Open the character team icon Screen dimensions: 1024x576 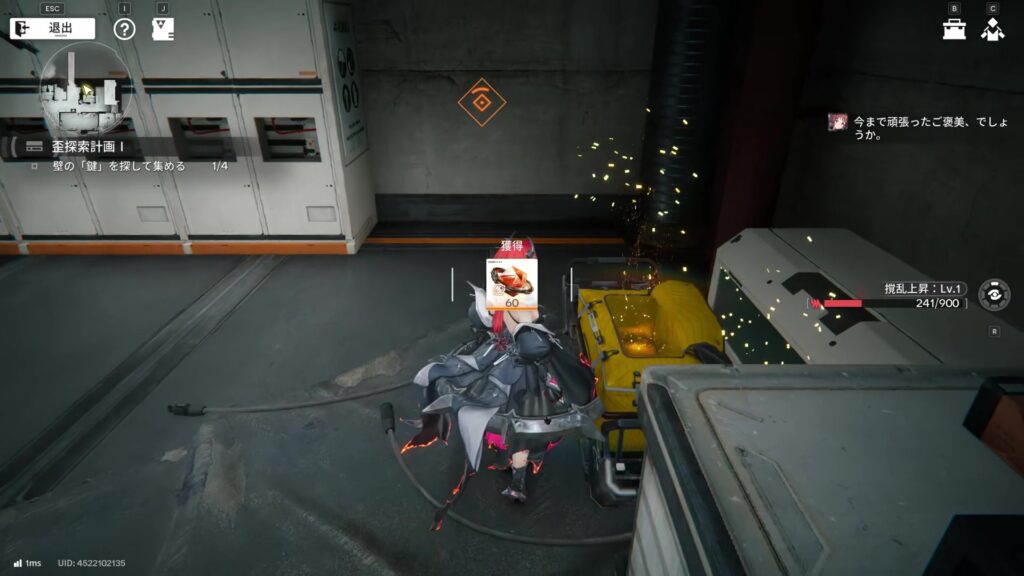(x=992, y=29)
